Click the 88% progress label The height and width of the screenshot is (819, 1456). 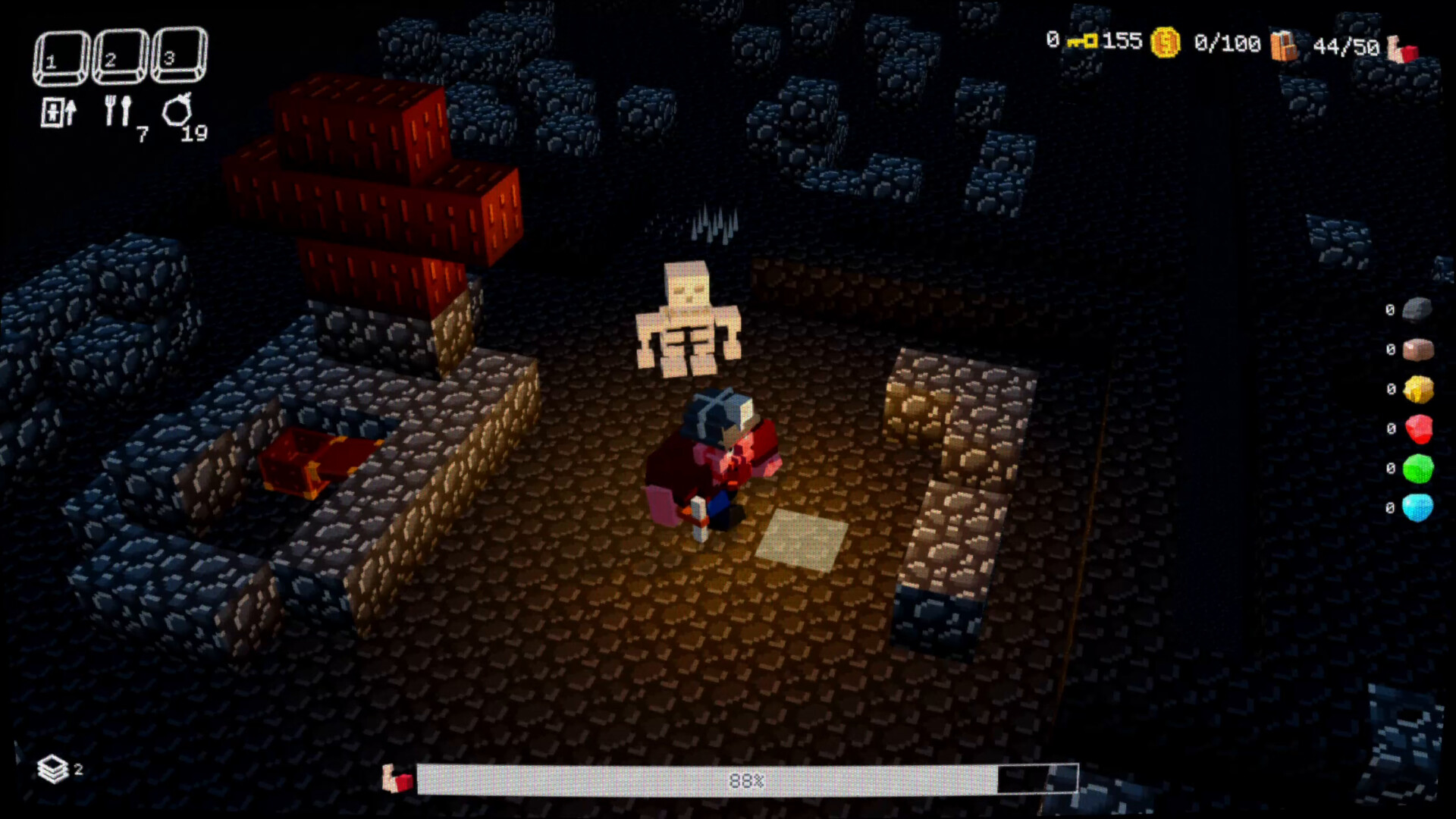746,778
